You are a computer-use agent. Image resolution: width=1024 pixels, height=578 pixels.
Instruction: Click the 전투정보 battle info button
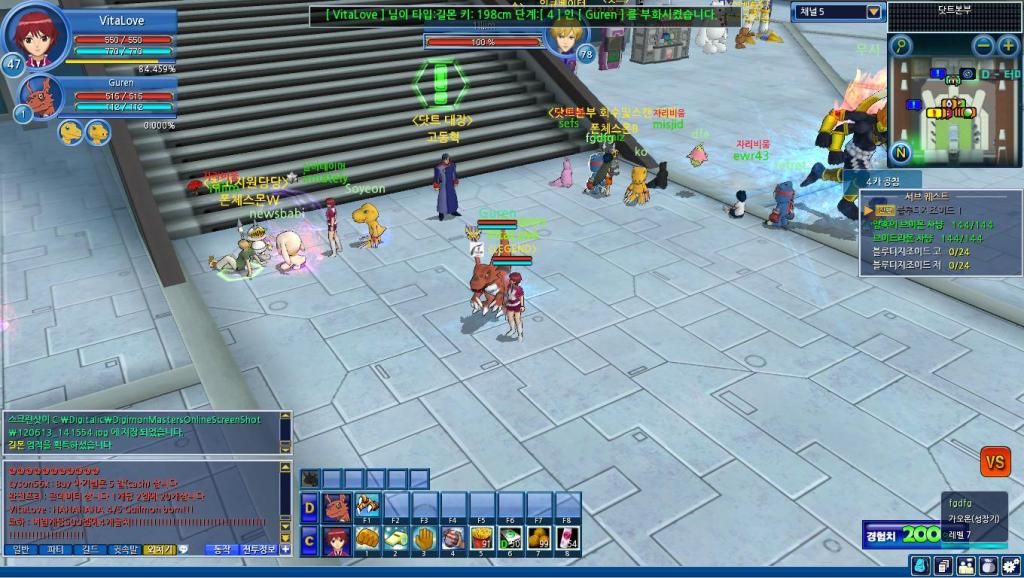[258, 549]
